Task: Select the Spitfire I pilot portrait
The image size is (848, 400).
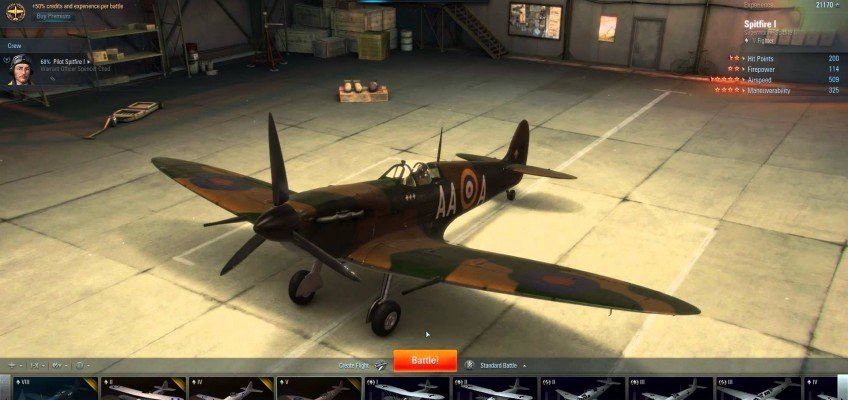Action: 19,69
